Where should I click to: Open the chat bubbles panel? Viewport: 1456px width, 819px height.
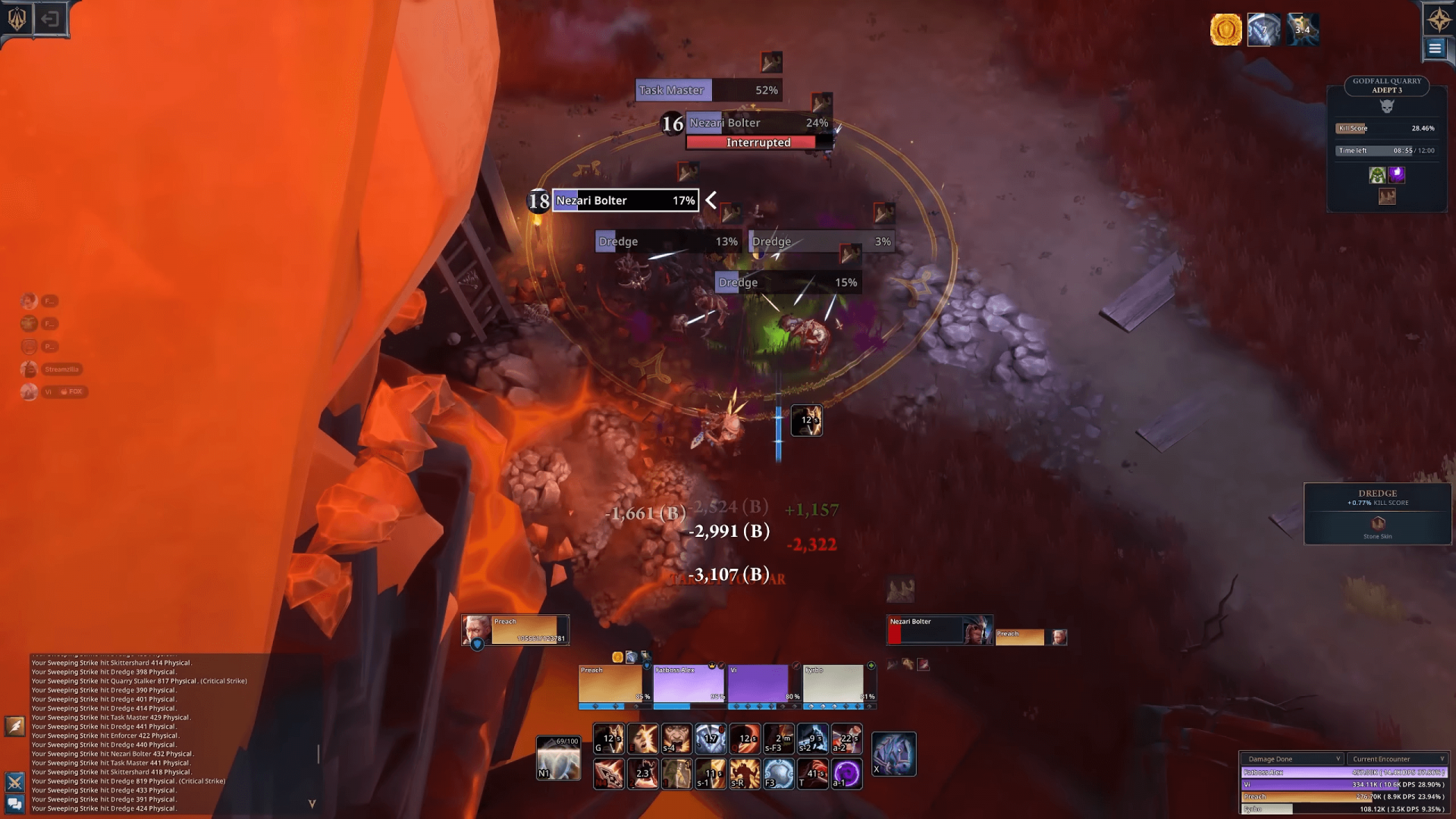15,804
